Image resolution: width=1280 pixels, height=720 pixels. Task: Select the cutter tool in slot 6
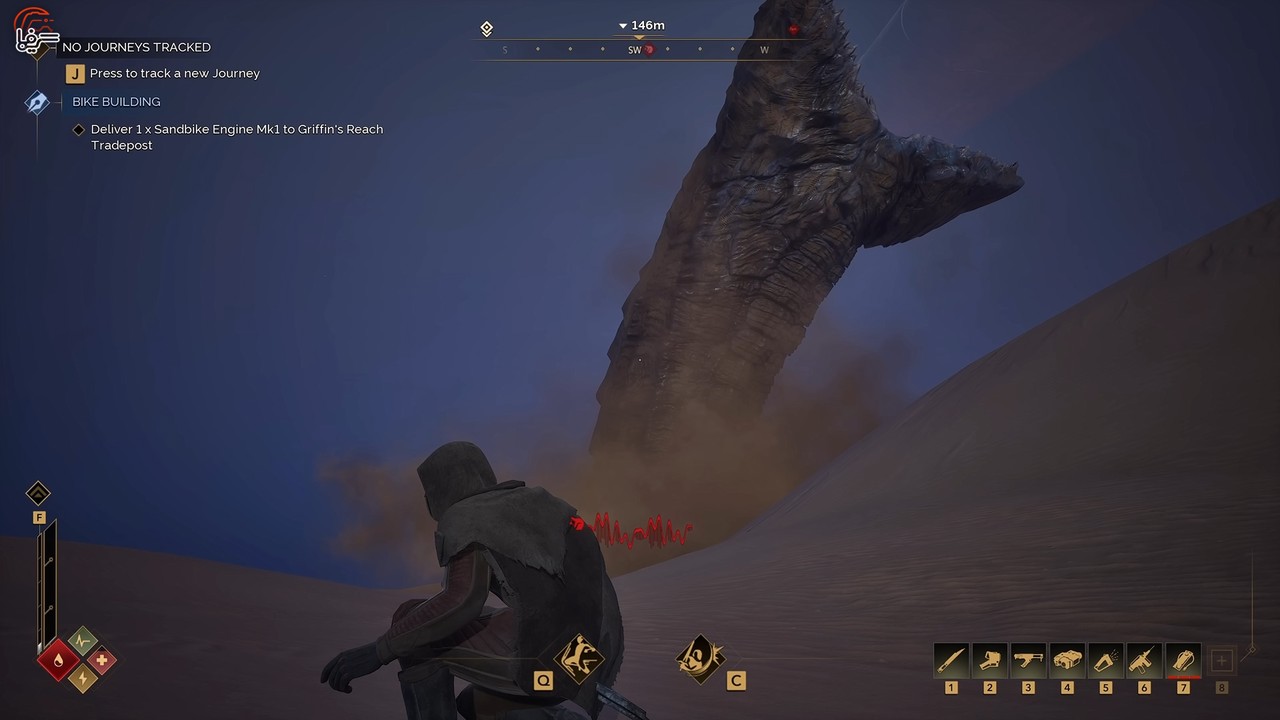tap(1144, 660)
